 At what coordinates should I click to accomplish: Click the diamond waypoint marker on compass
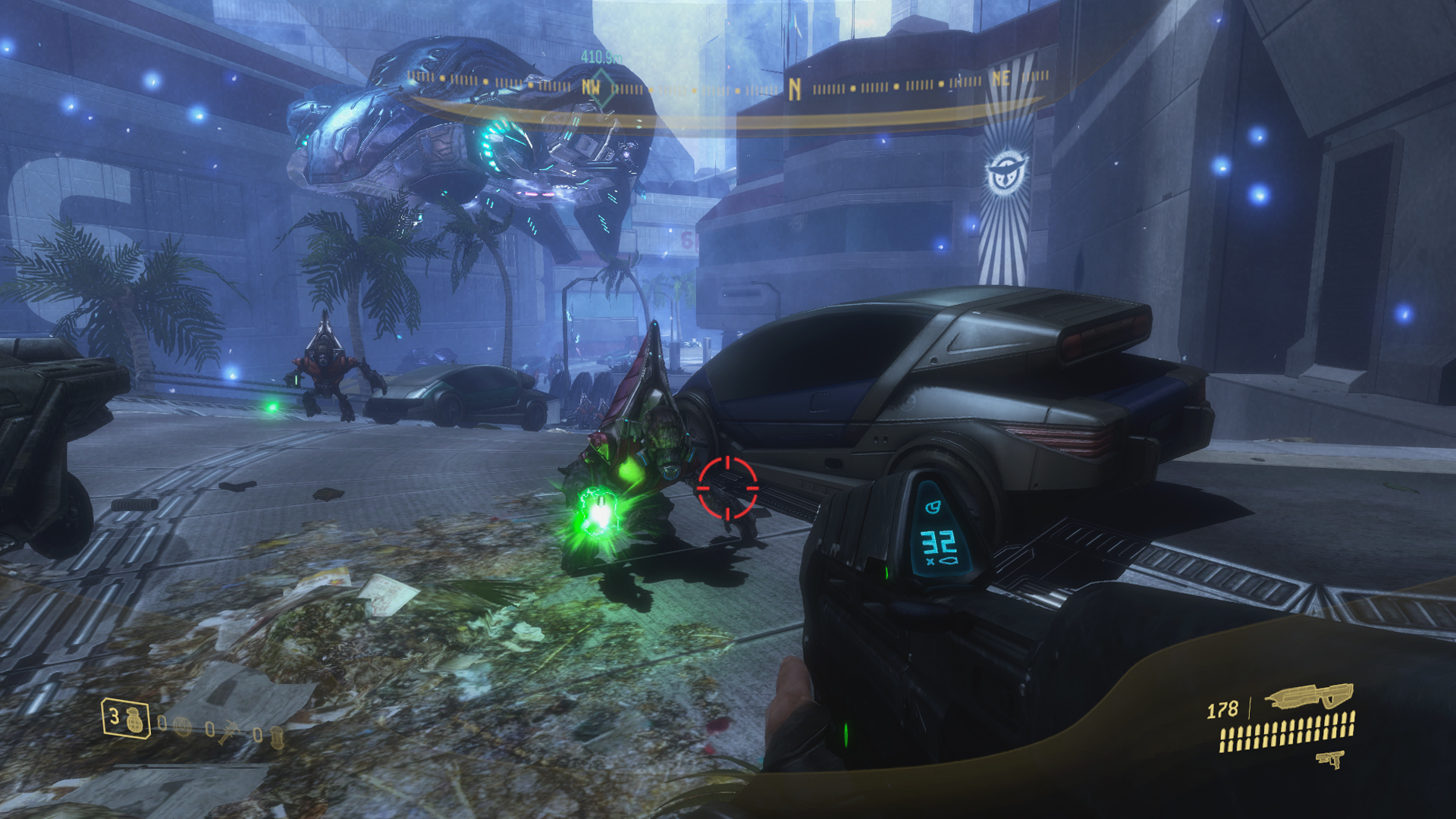[x=600, y=88]
